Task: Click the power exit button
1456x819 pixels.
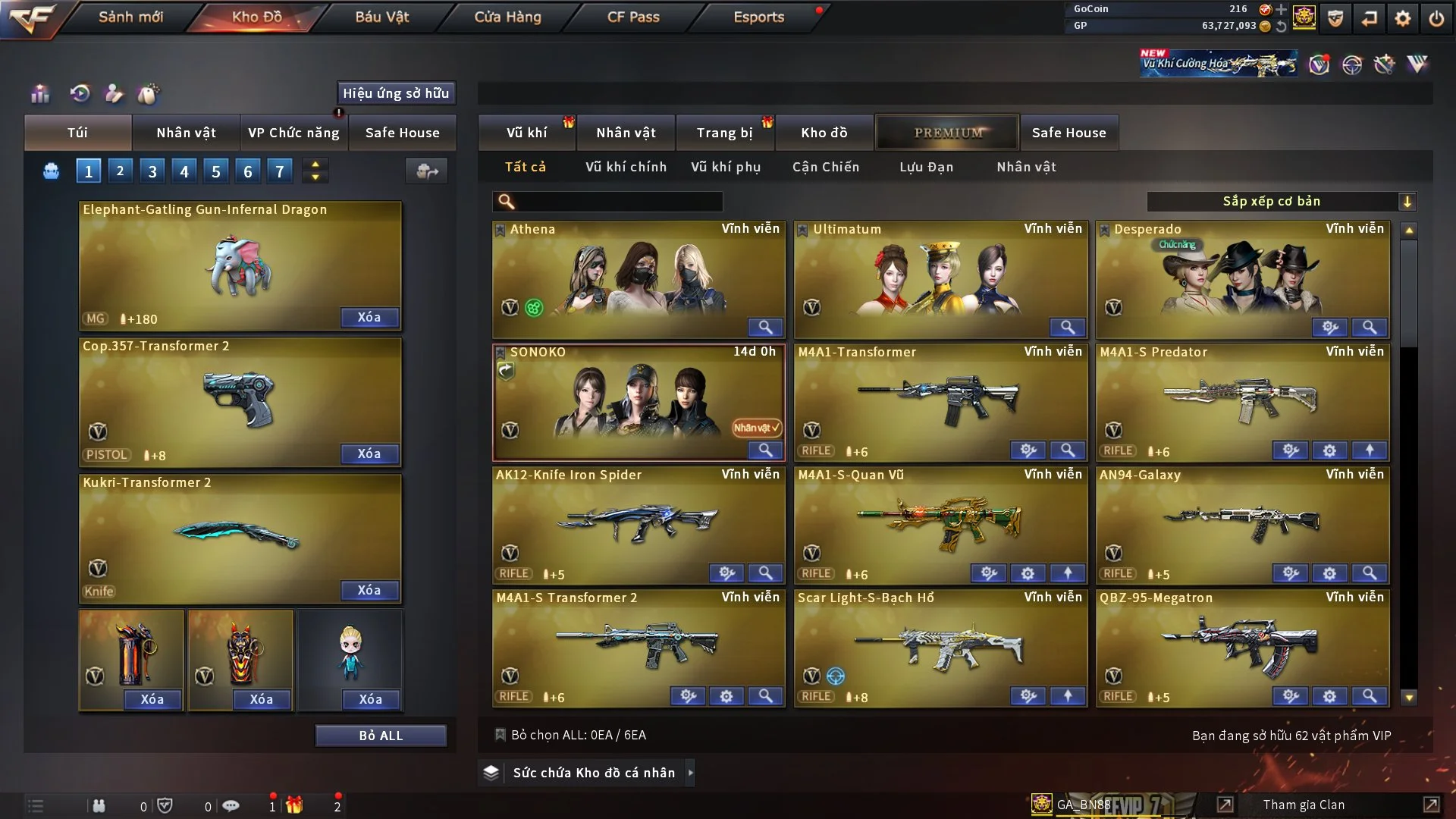Action: point(1436,18)
